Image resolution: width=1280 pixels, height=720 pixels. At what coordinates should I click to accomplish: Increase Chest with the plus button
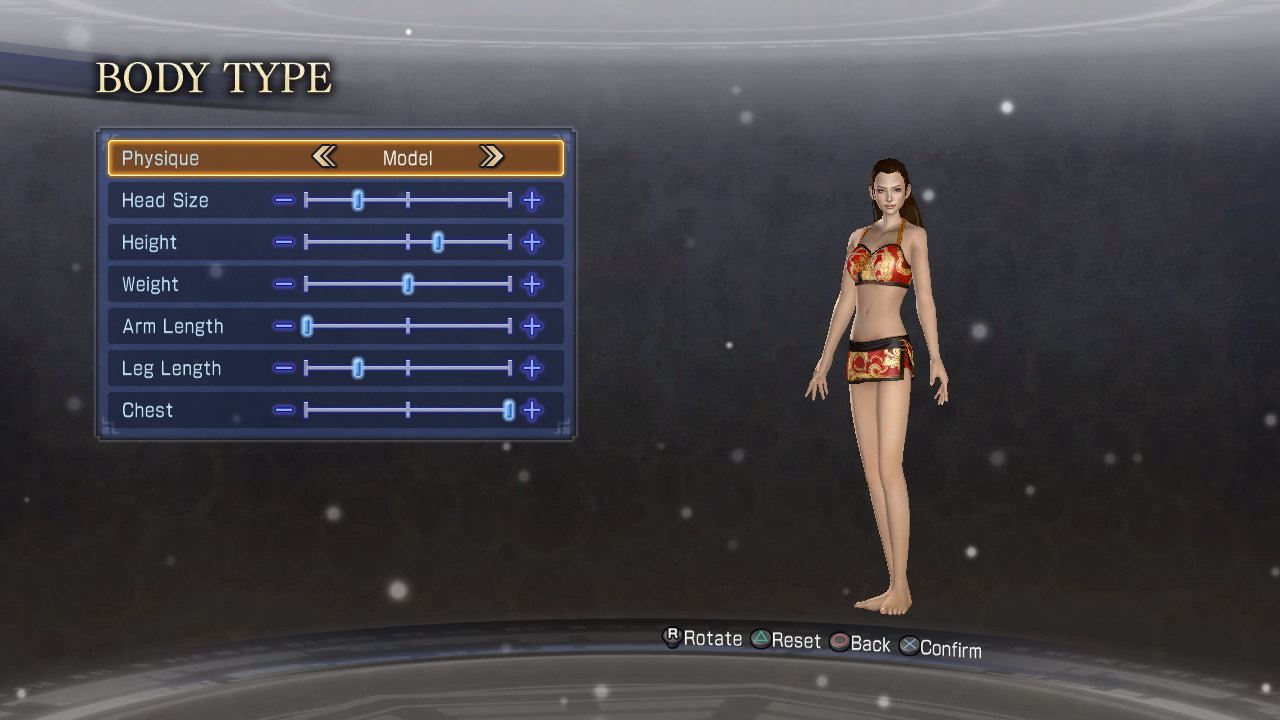coord(532,410)
